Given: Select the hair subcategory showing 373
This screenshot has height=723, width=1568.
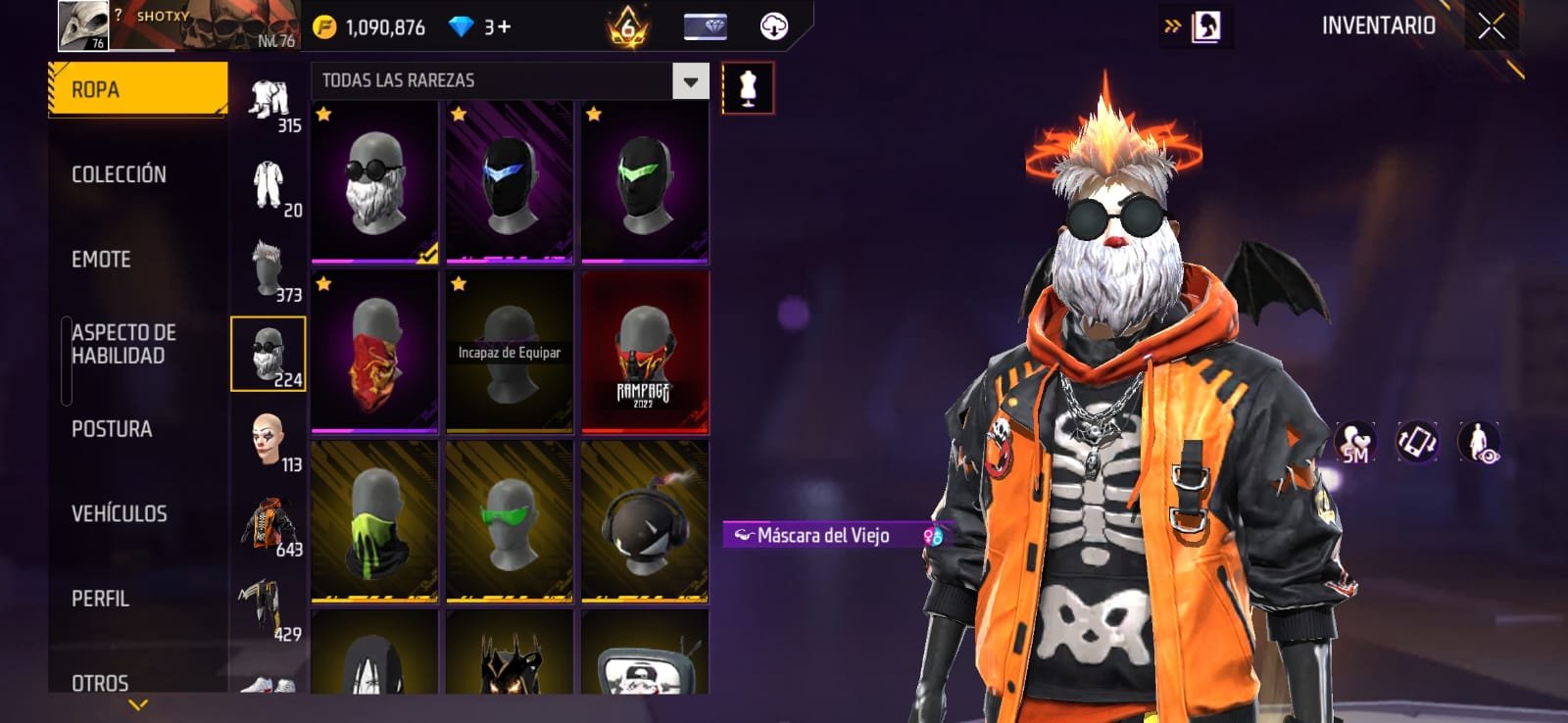Looking at the screenshot, I should pyautogui.click(x=269, y=269).
